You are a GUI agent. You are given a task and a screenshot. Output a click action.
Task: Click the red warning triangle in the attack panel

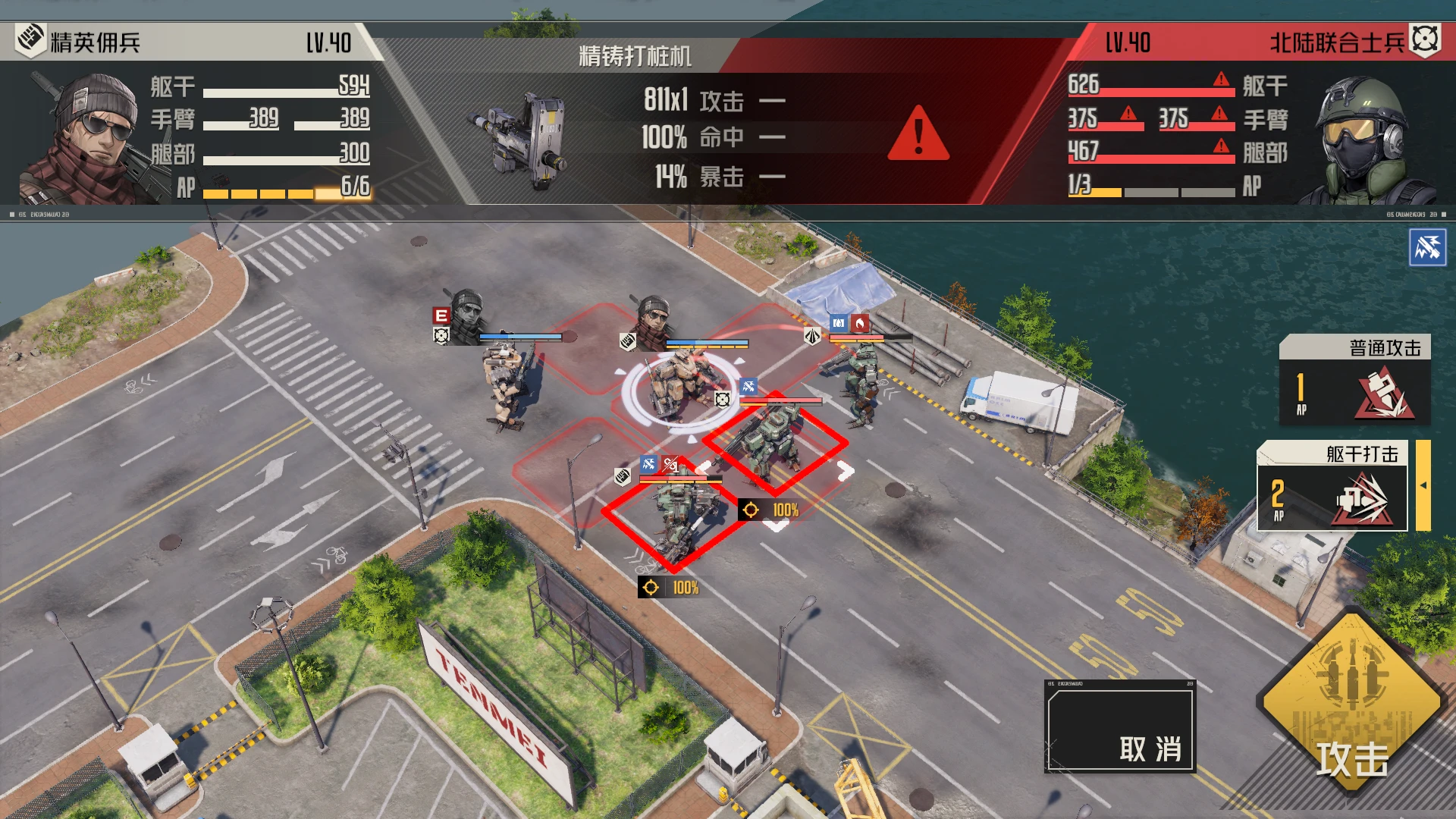point(918,135)
